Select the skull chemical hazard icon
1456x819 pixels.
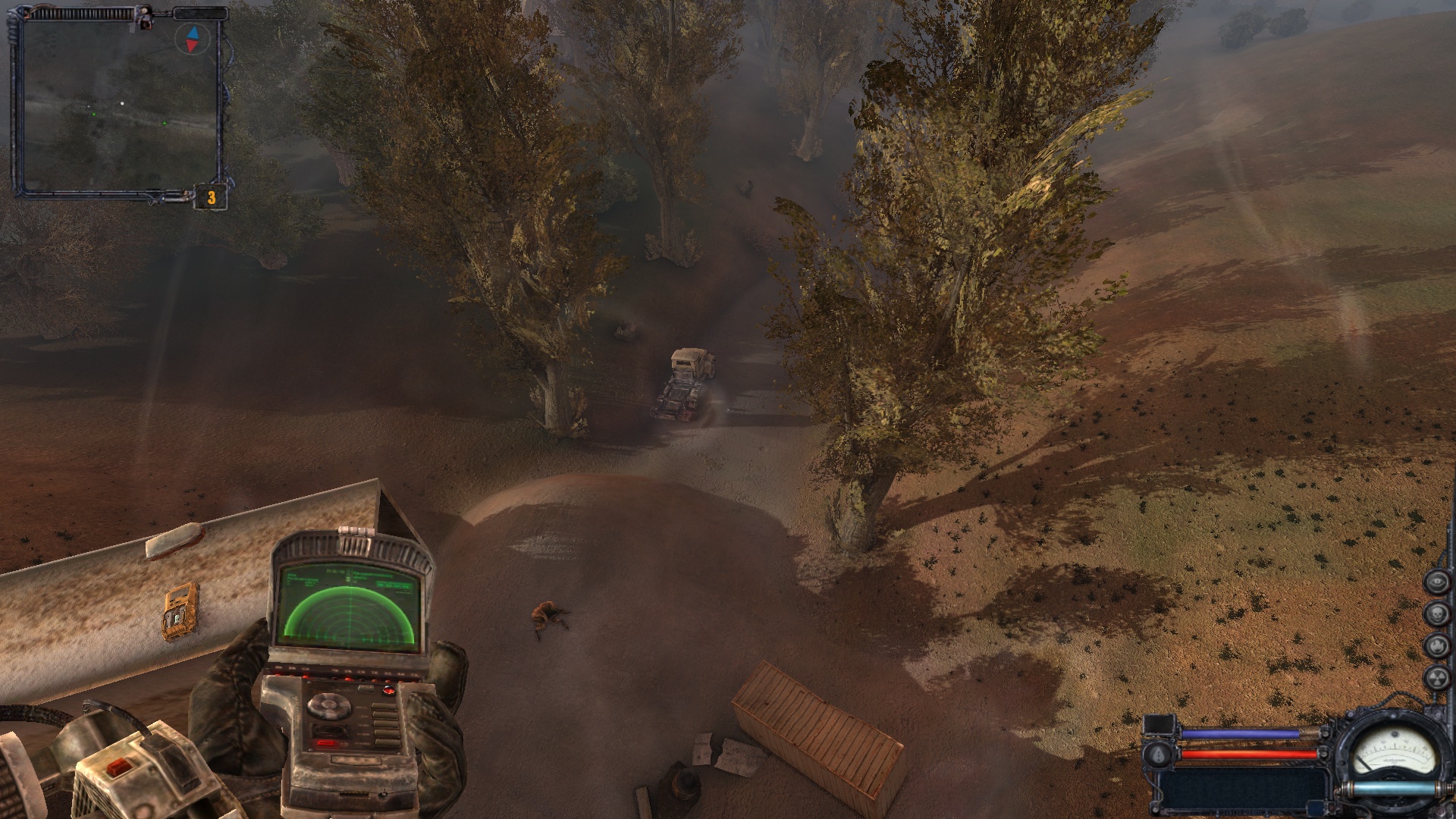tap(1436, 614)
